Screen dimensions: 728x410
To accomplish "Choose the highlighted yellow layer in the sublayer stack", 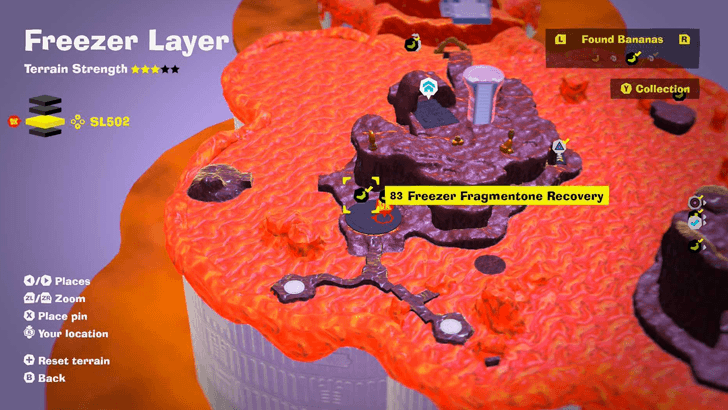I will (43, 122).
